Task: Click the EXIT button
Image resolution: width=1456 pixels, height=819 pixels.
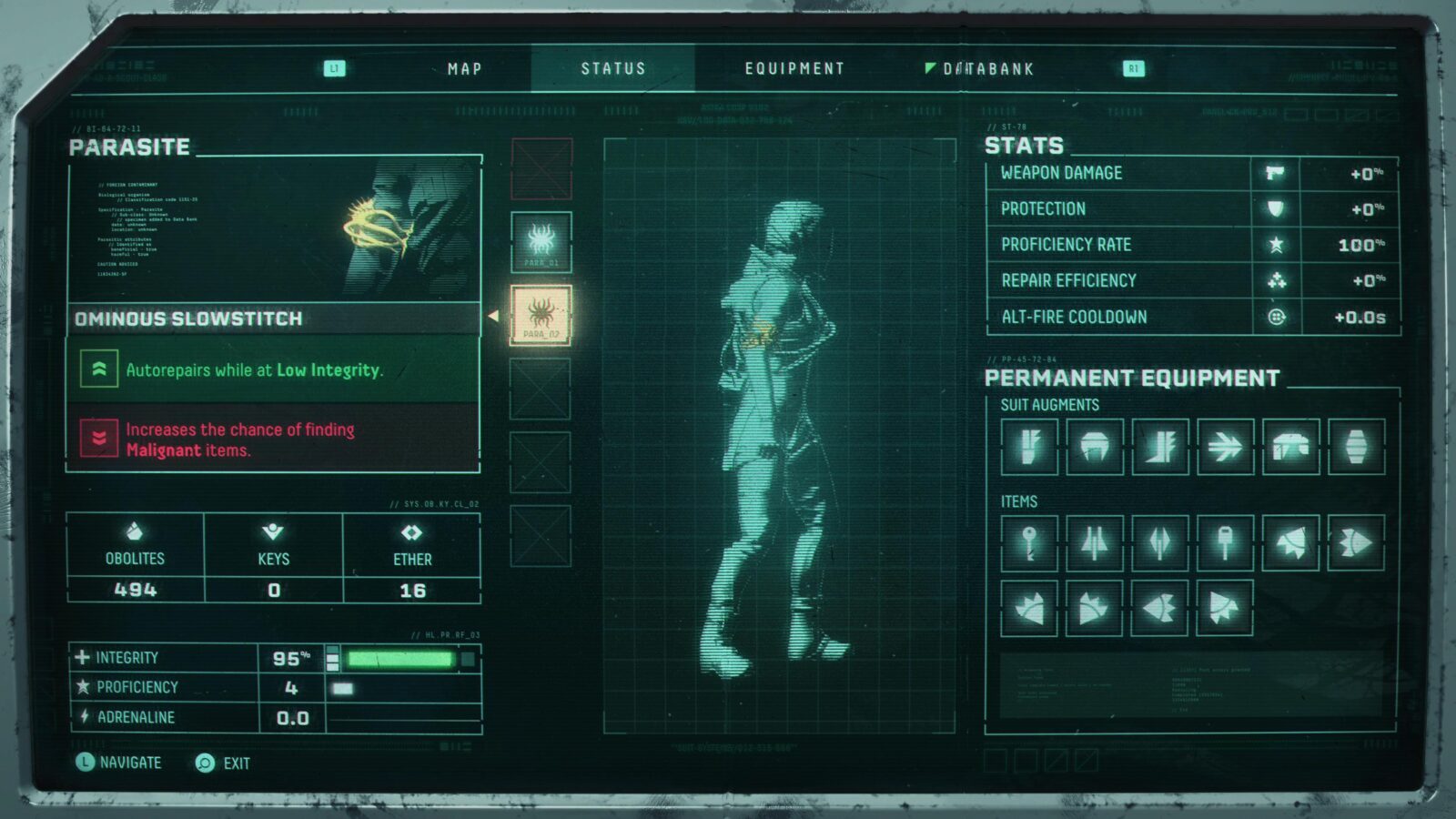Action: (x=222, y=763)
